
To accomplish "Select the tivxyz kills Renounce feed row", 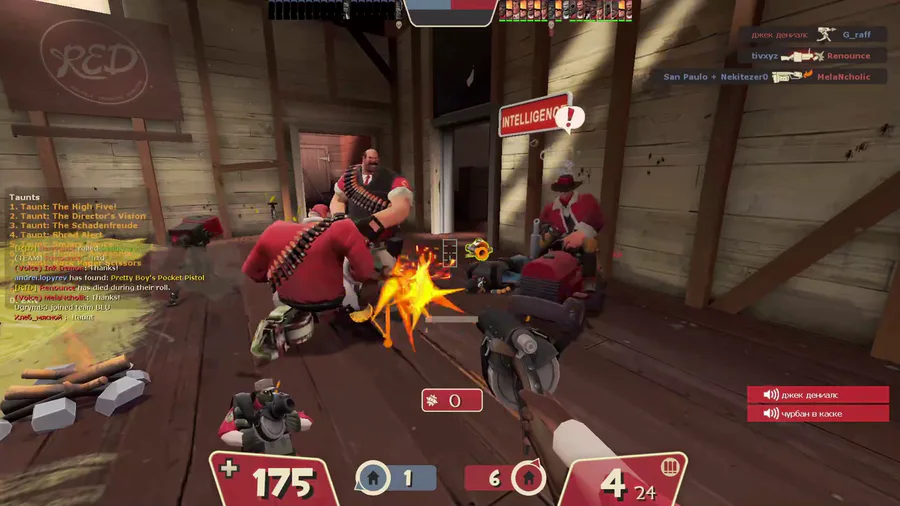I will [811, 56].
